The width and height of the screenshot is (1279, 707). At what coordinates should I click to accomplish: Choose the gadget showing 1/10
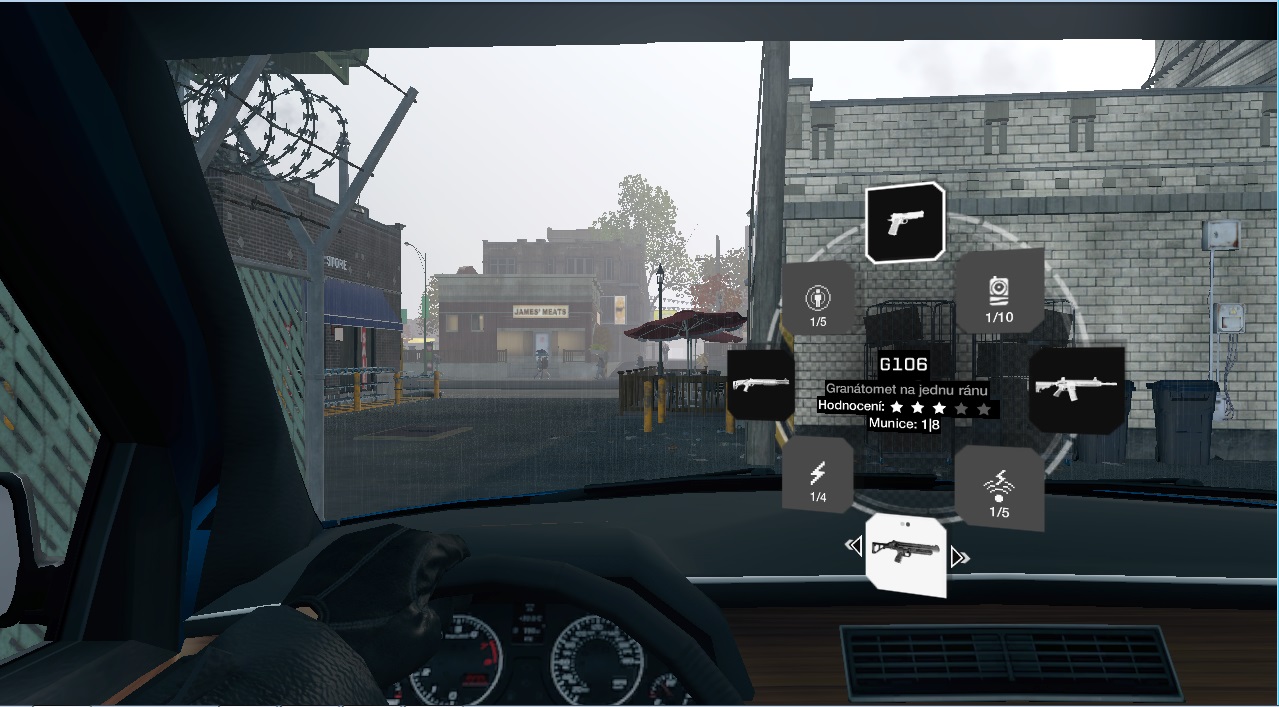pyautogui.click(x=1000, y=293)
